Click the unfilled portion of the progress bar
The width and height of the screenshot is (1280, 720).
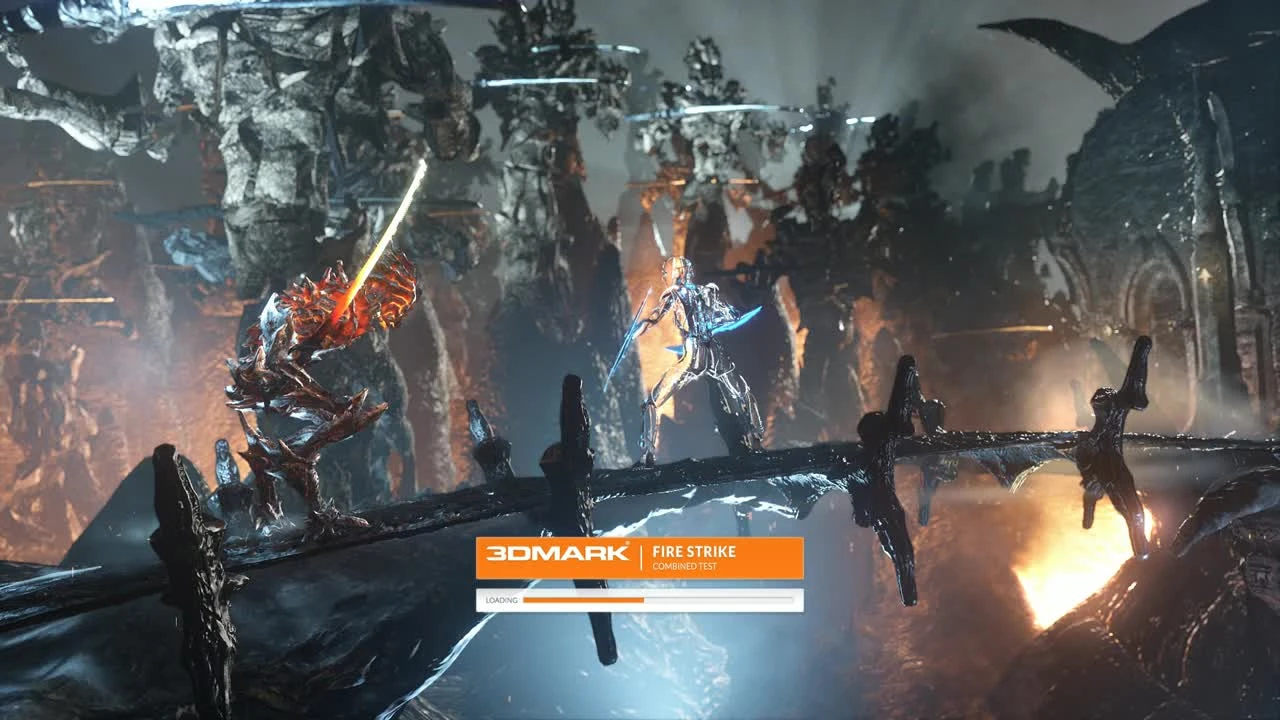[720, 600]
